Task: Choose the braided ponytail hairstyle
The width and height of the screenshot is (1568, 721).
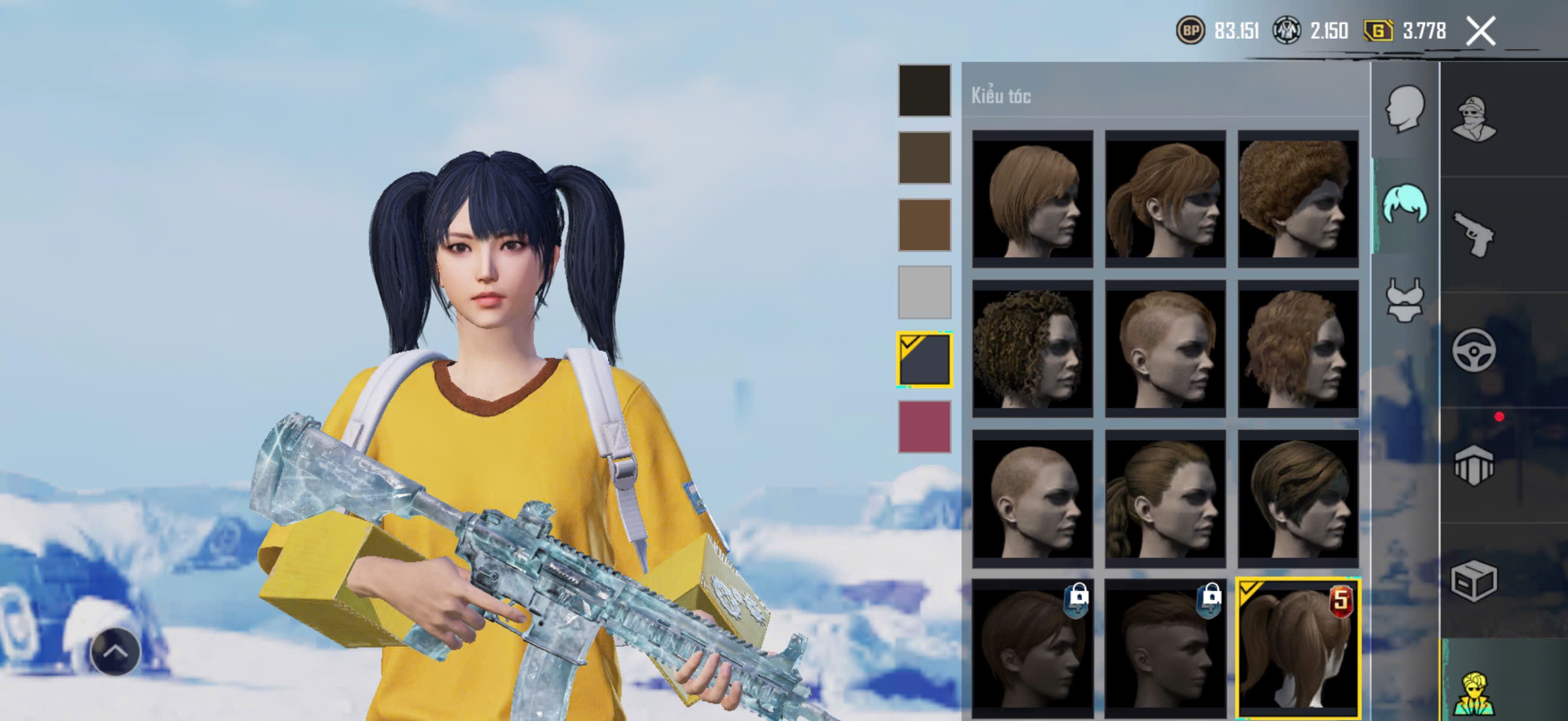Action: tap(1165, 499)
